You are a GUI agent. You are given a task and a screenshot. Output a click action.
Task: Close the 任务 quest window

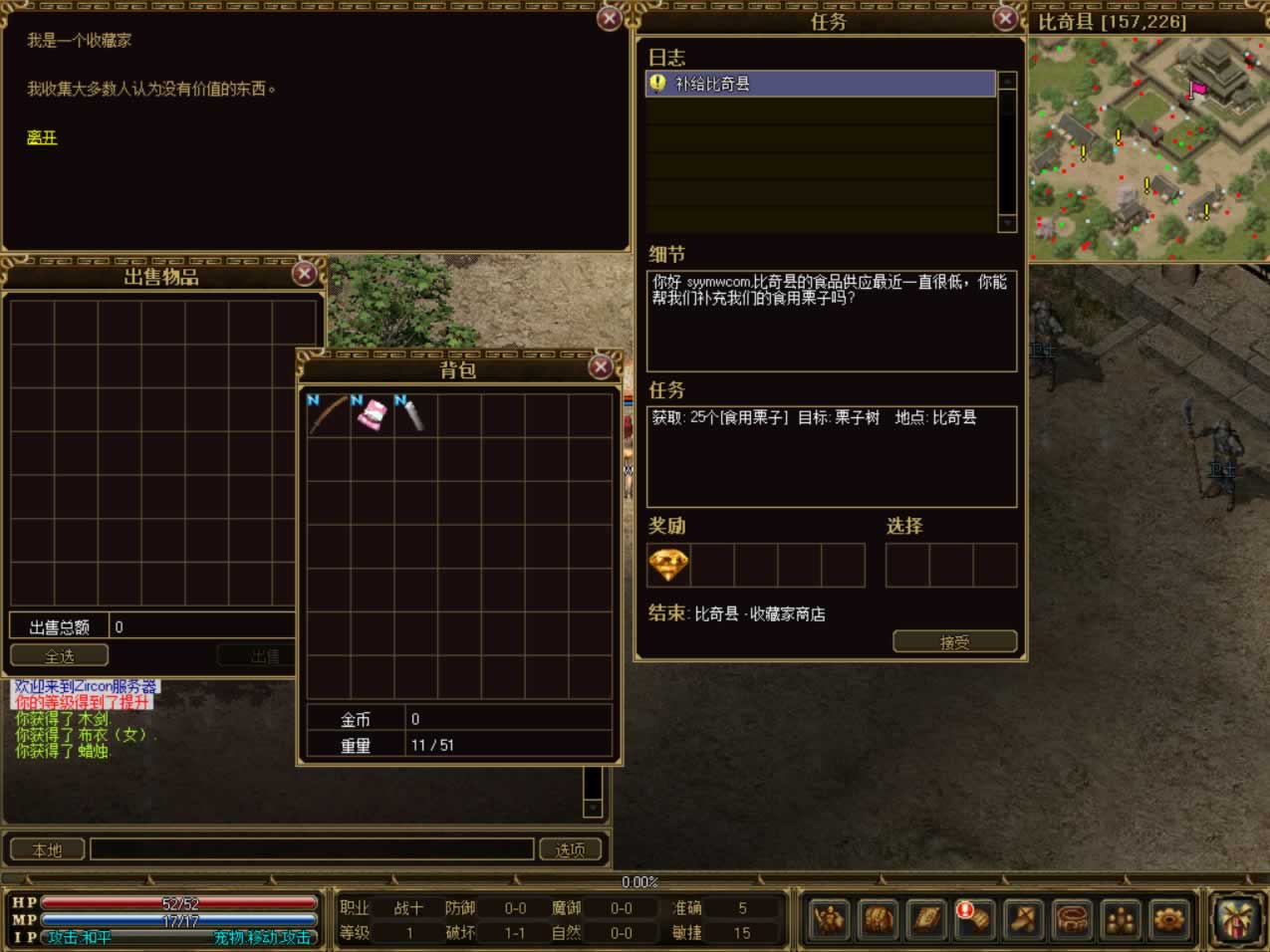pos(1005,19)
